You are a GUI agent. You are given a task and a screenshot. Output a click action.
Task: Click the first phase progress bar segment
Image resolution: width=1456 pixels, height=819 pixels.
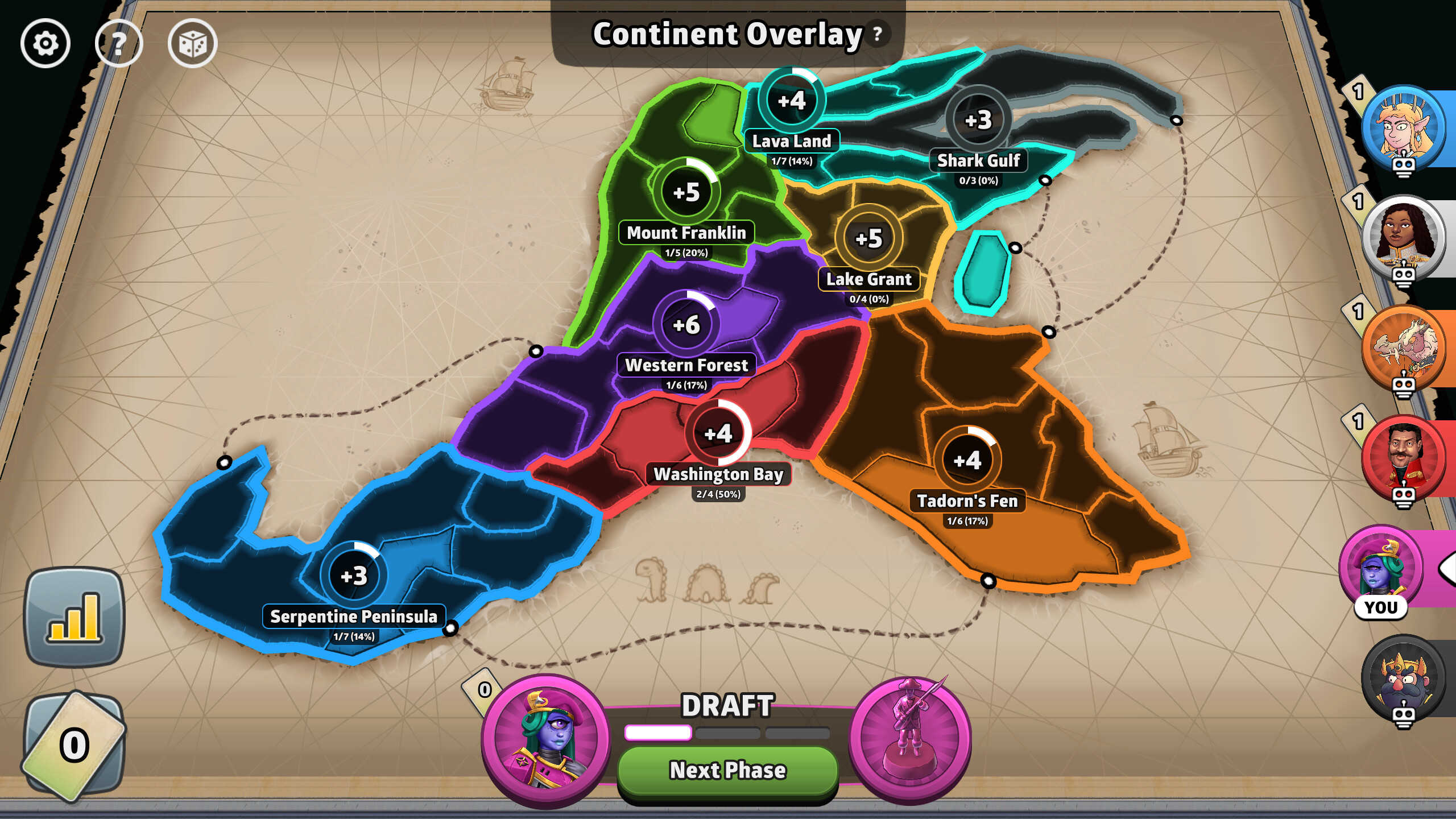pyautogui.click(x=657, y=734)
